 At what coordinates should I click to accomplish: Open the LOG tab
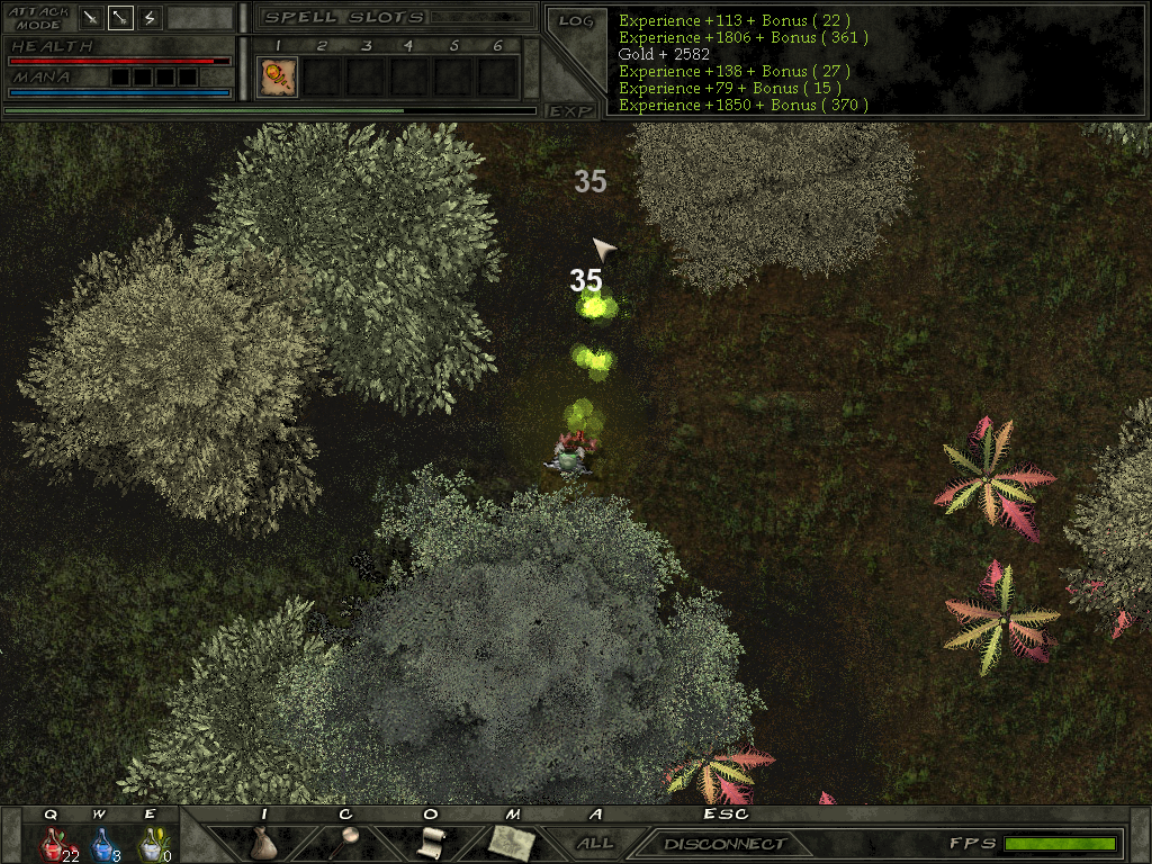tap(575, 21)
